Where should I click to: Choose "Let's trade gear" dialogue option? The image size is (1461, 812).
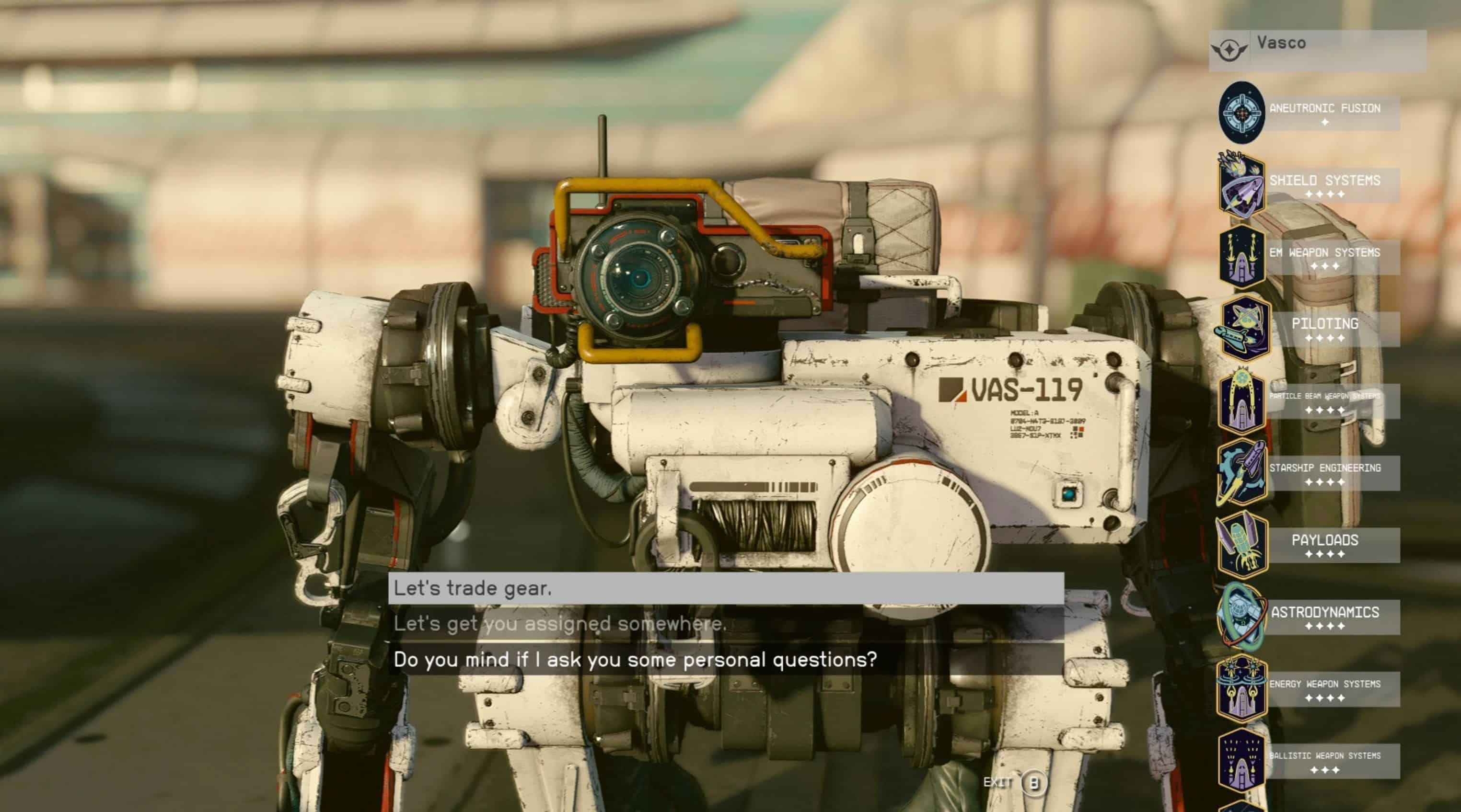click(x=725, y=588)
